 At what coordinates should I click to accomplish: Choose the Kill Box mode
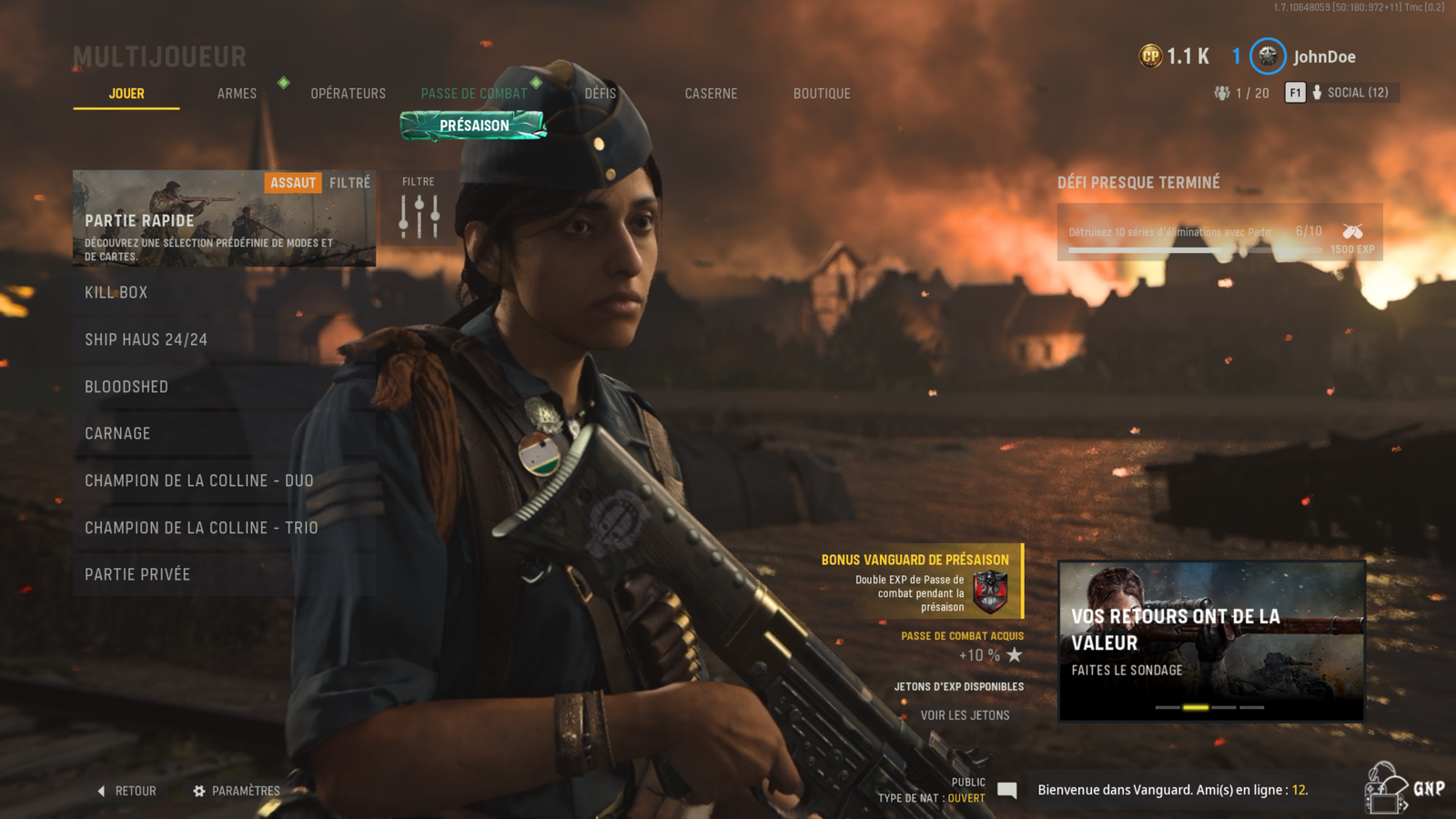click(224, 292)
